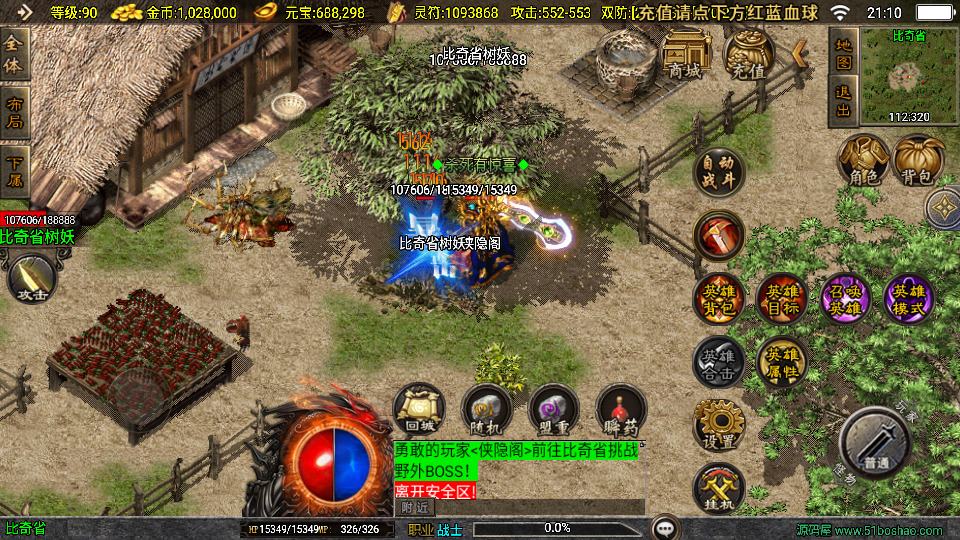Click the 地图 map button
Screen dimensions: 960x540
[843, 53]
